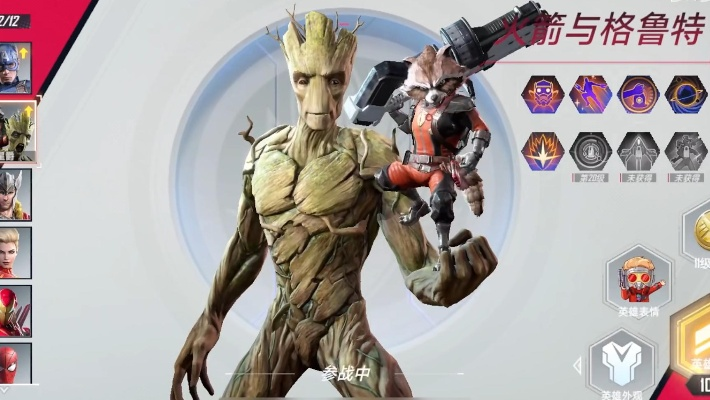The height and width of the screenshot is (400, 710).
Task: Open the 英雄表情 hero emote button
Action: point(638,281)
